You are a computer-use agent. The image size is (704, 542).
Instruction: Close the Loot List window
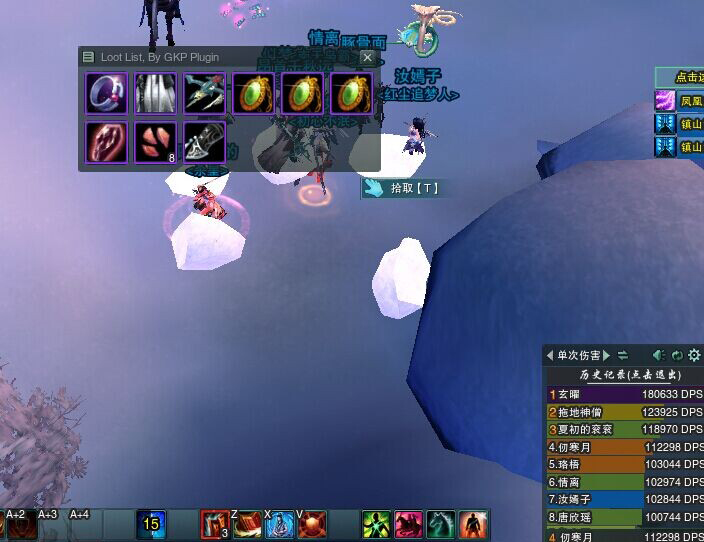coord(367,58)
